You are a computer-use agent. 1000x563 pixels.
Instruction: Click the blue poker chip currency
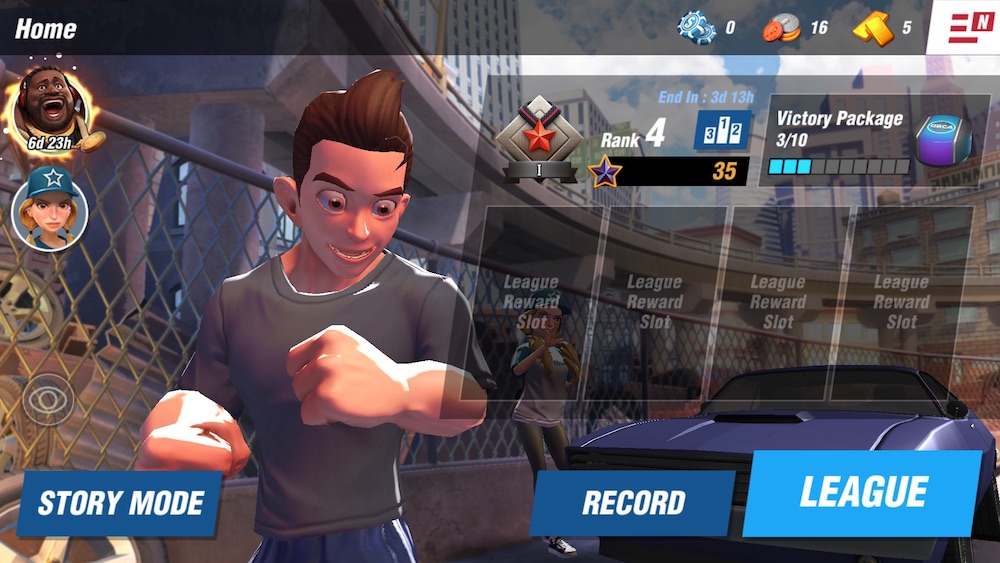point(695,27)
